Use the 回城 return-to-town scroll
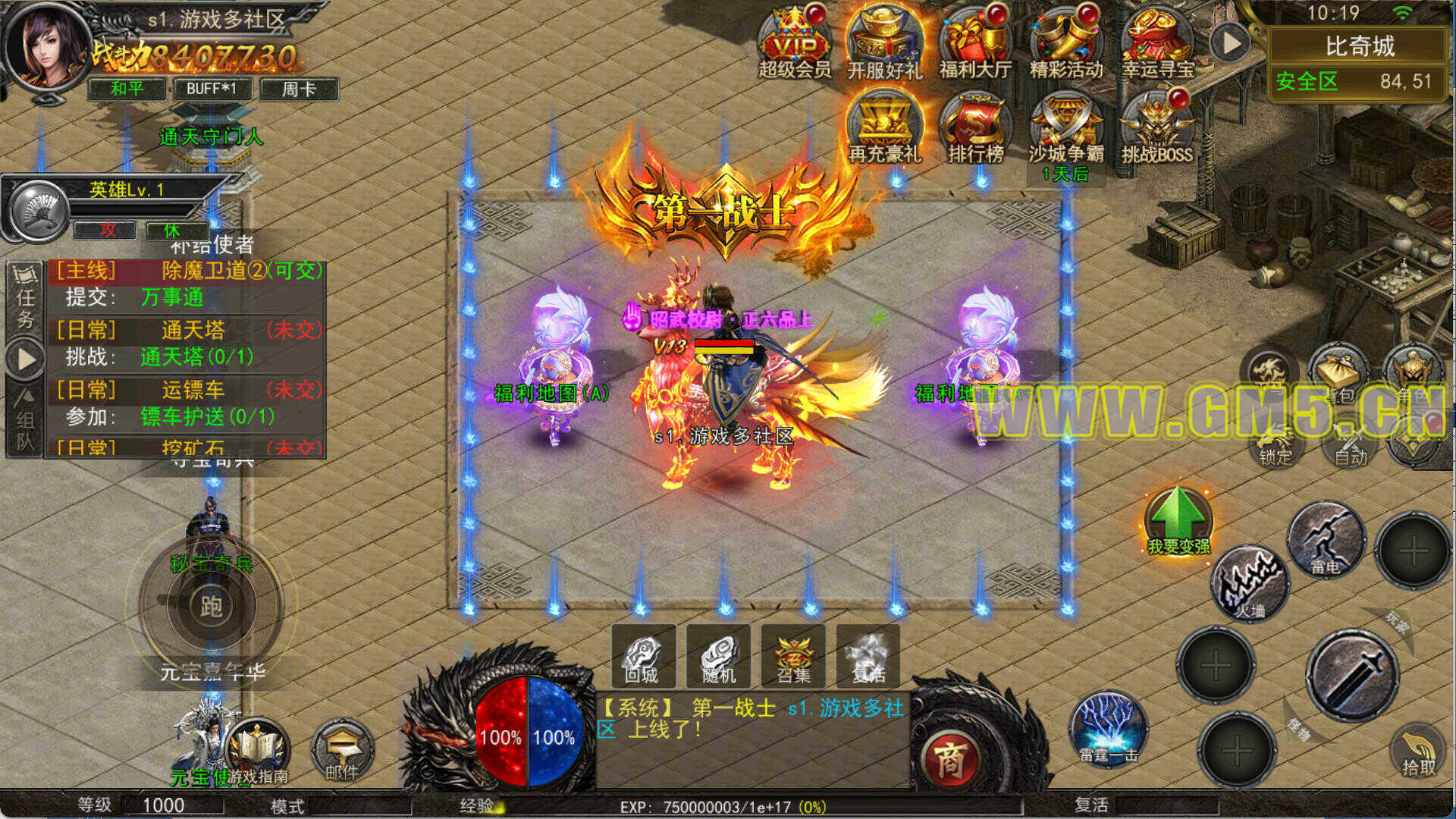 642,657
